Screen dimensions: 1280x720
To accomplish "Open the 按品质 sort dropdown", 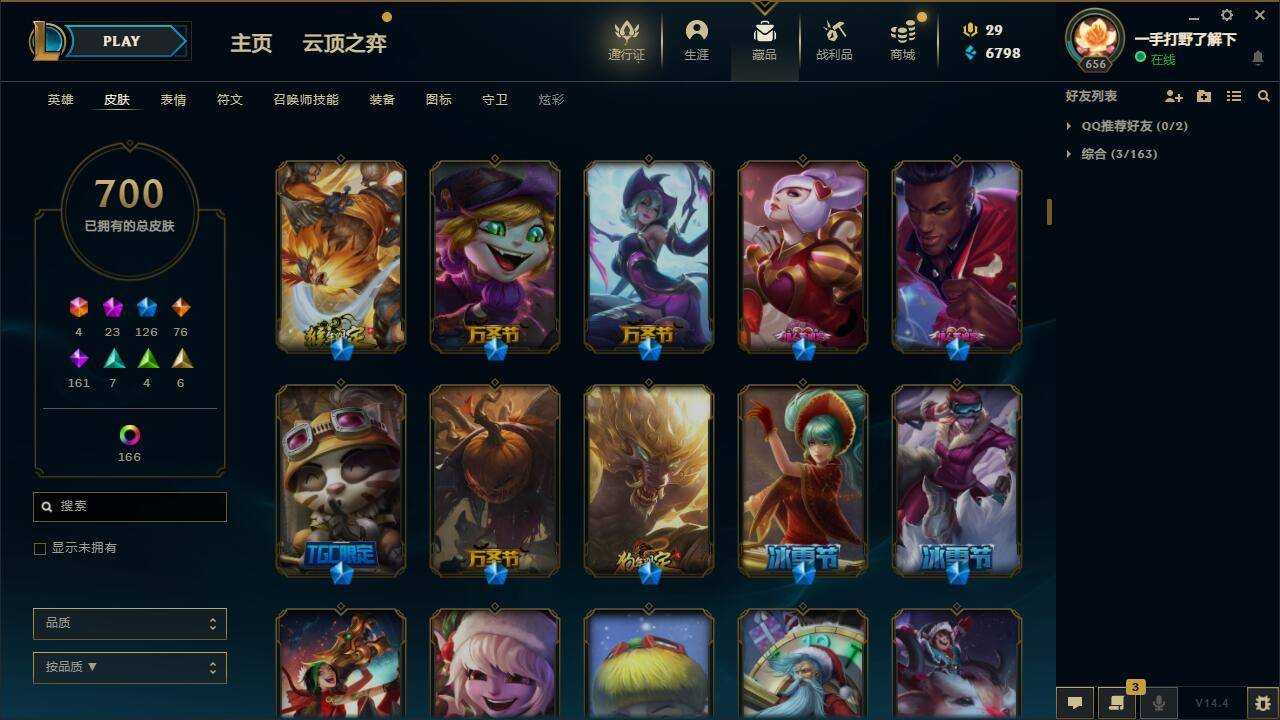I will click(129, 667).
